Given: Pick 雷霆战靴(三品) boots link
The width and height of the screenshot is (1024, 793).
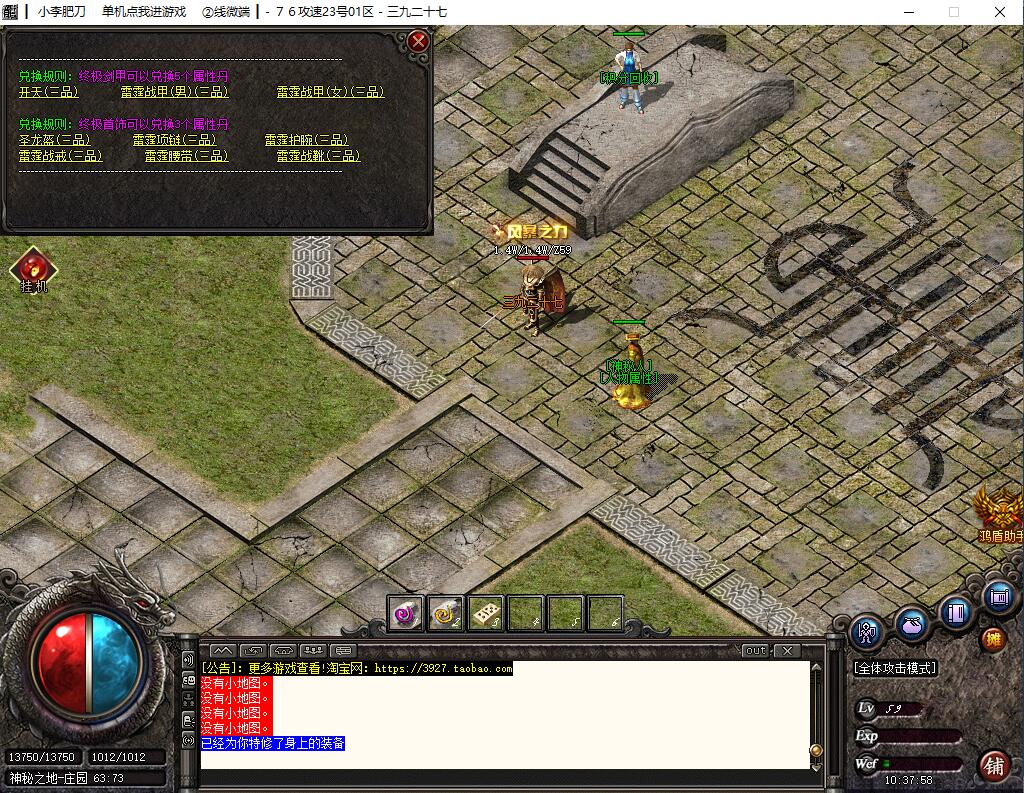Looking at the screenshot, I should [x=318, y=156].
